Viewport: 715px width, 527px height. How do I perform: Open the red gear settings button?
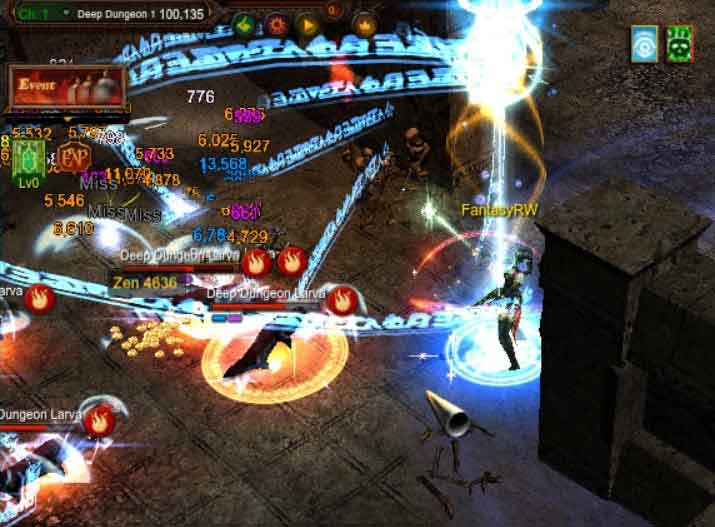pos(274,24)
